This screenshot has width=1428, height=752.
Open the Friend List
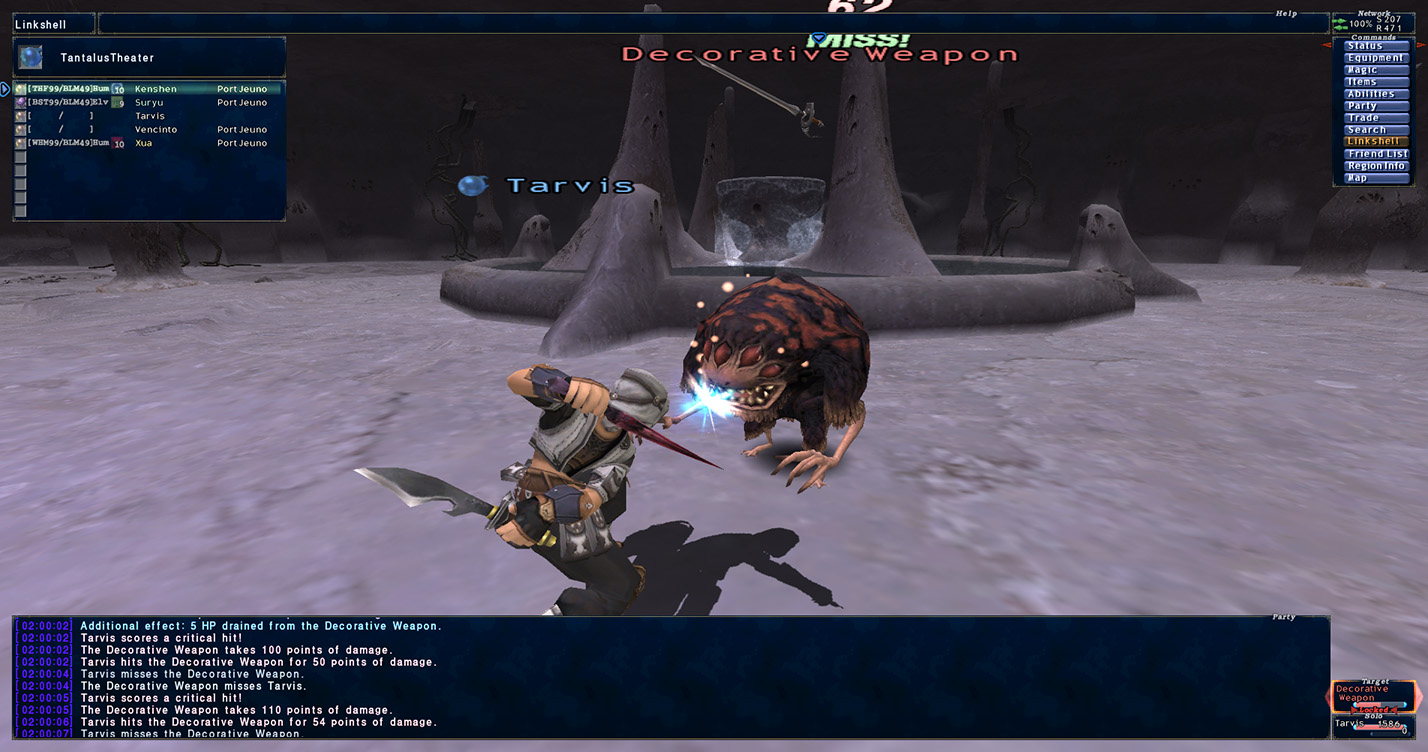tap(1375, 154)
